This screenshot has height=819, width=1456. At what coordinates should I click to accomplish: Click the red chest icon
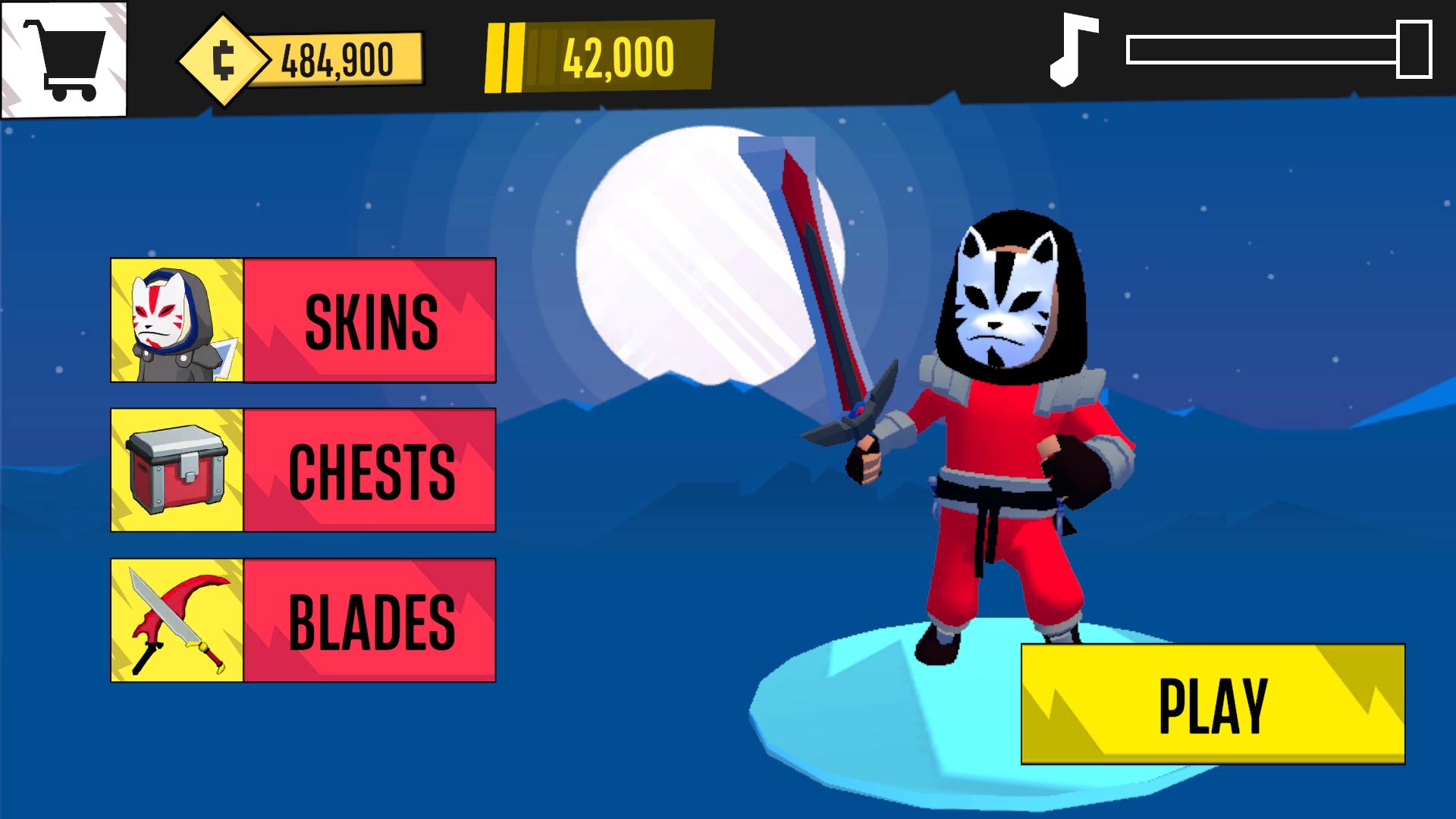point(176,472)
